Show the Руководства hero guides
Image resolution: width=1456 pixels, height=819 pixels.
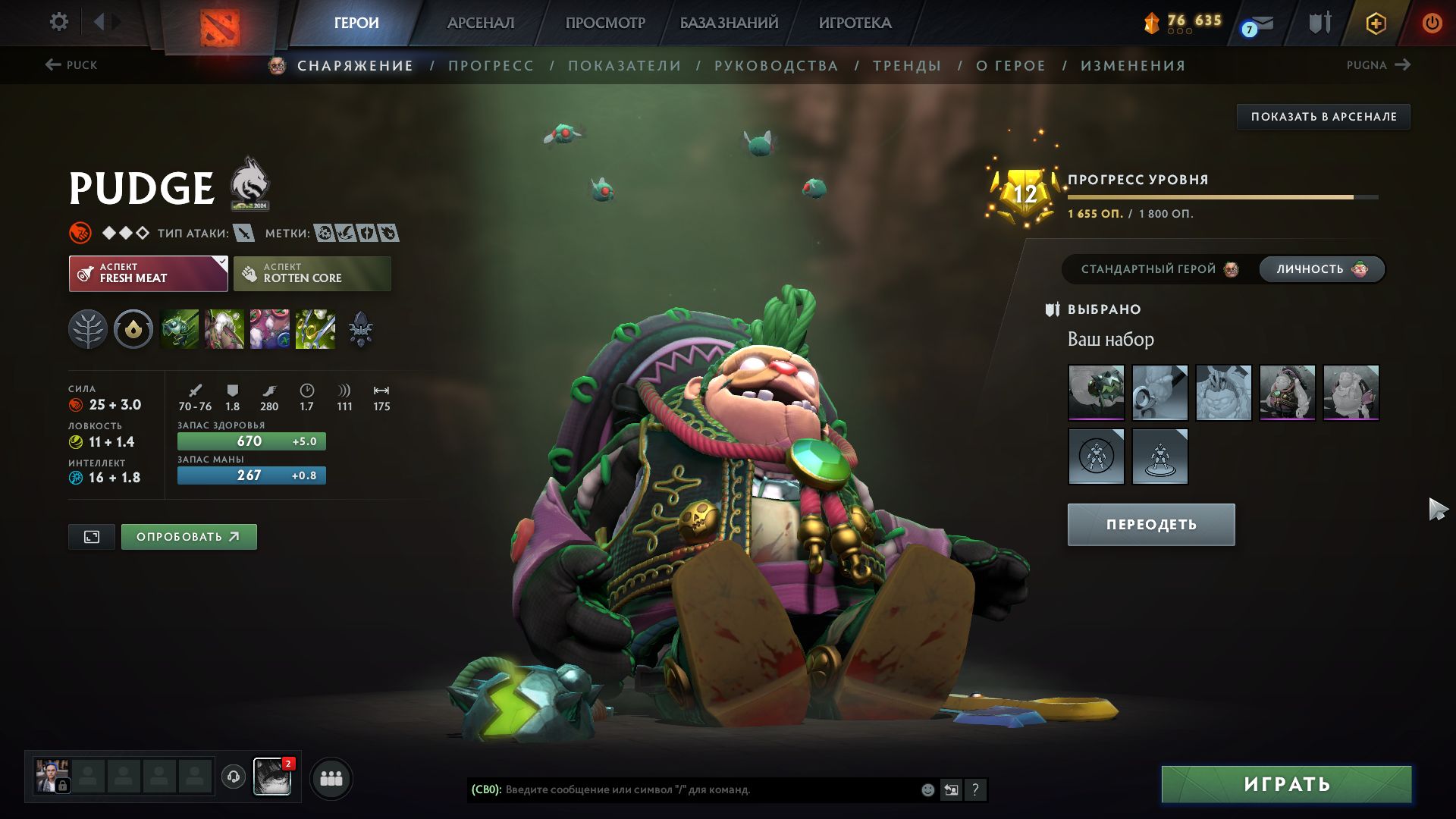[776, 66]
